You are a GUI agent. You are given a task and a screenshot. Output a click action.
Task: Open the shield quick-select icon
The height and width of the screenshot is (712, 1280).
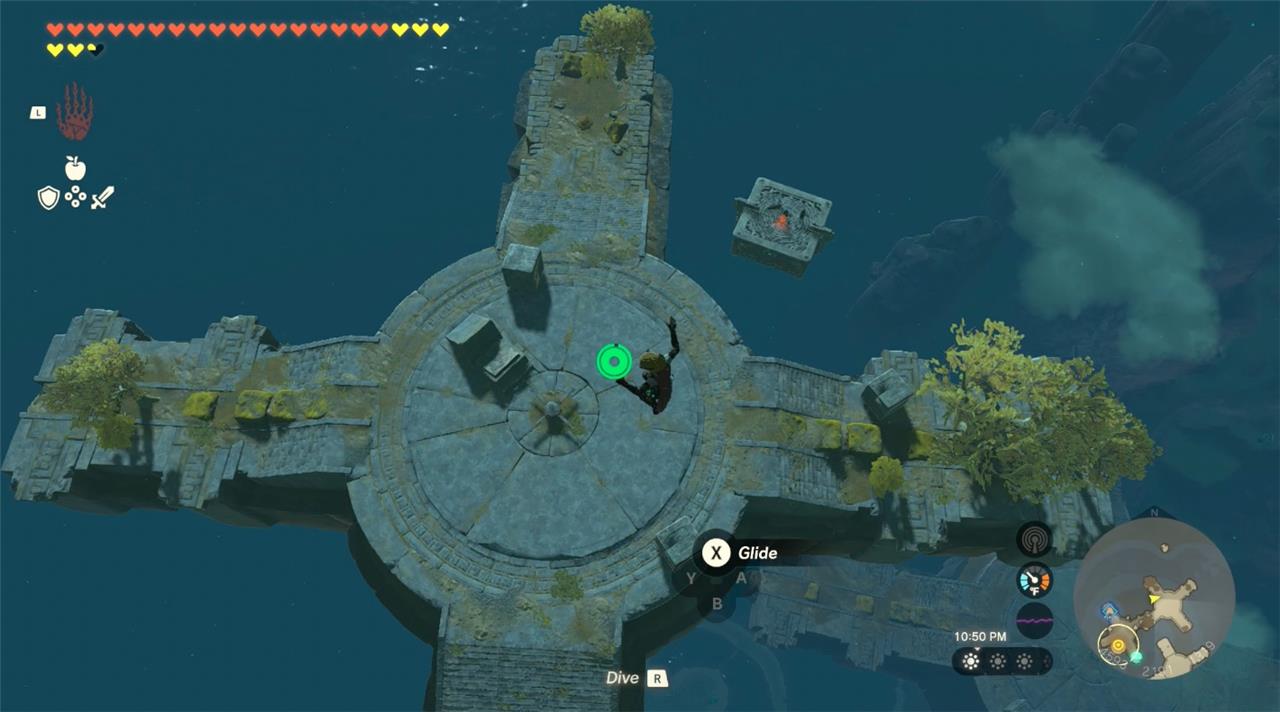(x=48, y=198)
